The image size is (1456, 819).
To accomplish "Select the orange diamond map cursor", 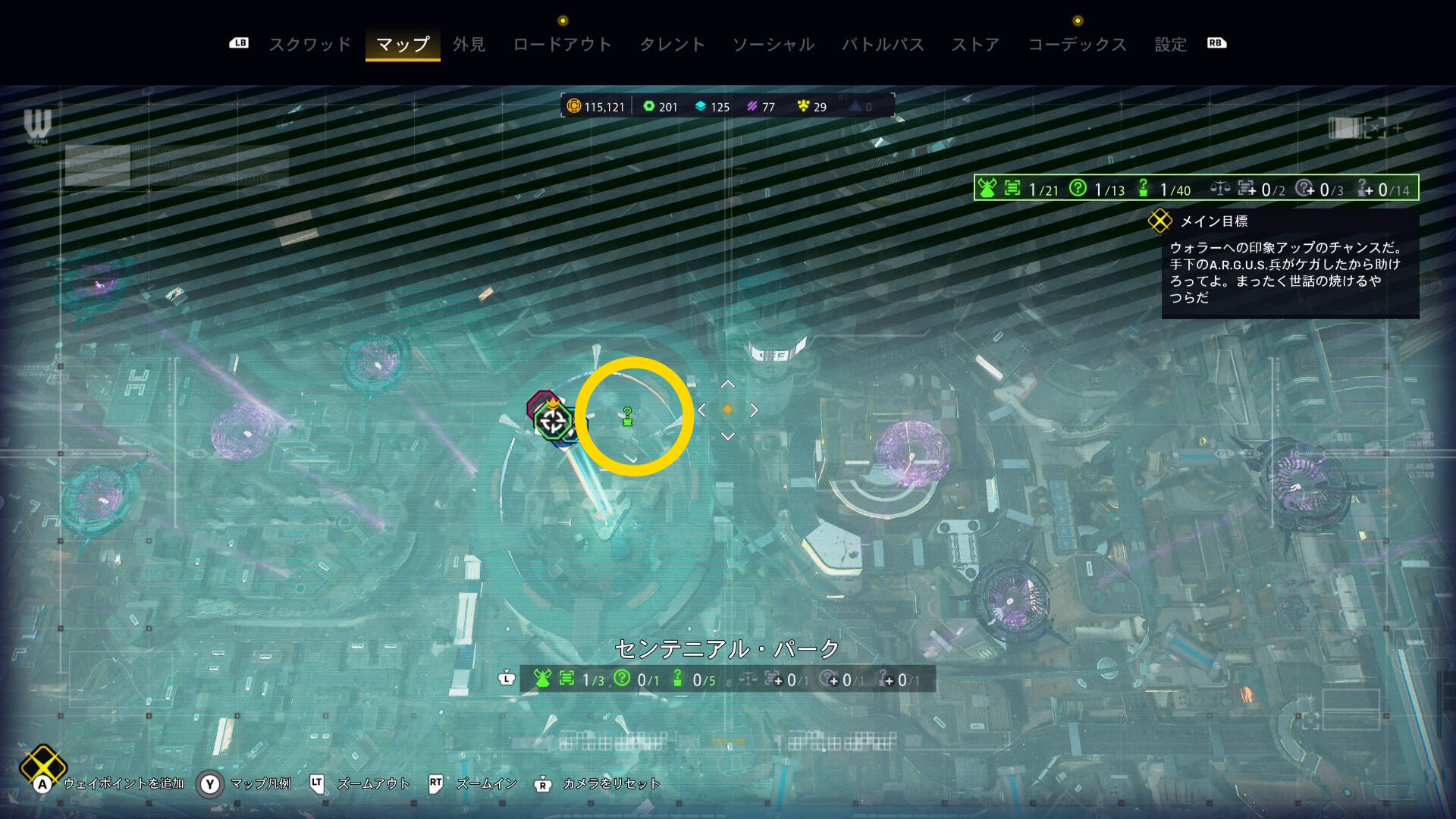I will [727, 409].
